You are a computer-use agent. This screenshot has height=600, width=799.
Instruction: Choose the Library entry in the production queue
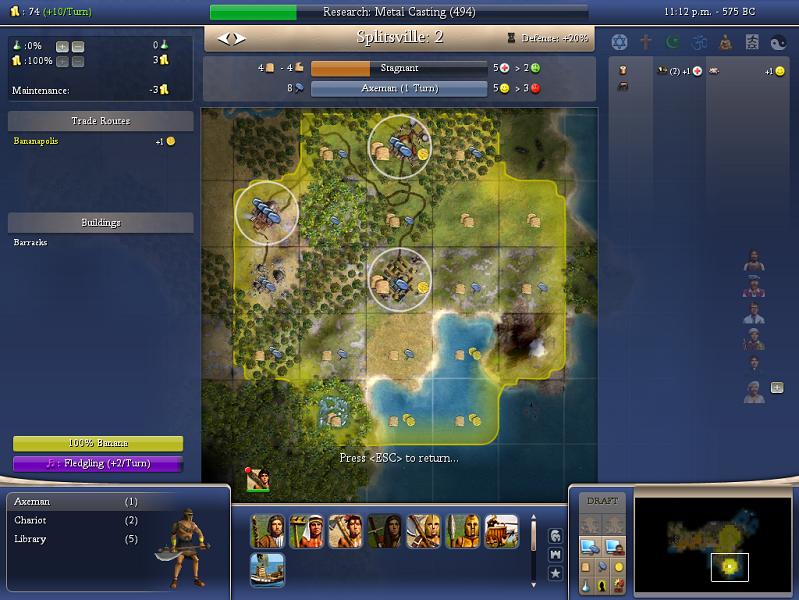pyautogui.click(x=31, y=539)
